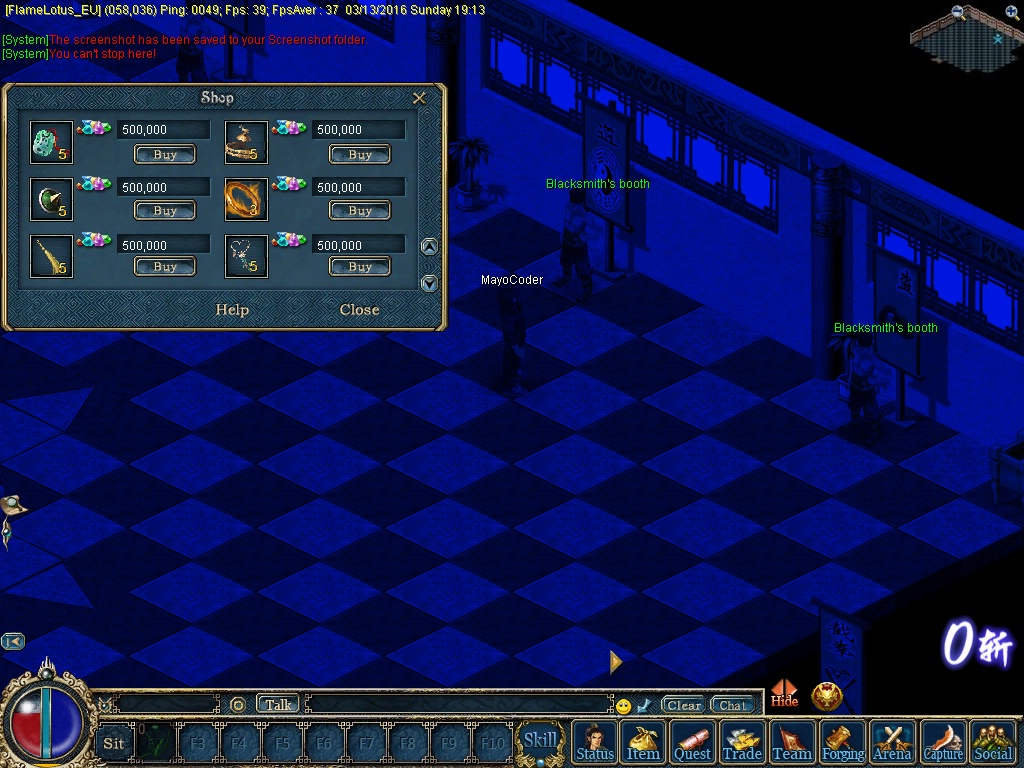This screenshot has height=768, width=1024.
Task: Select the green spiked shield item
Action: tap(50, 199)
